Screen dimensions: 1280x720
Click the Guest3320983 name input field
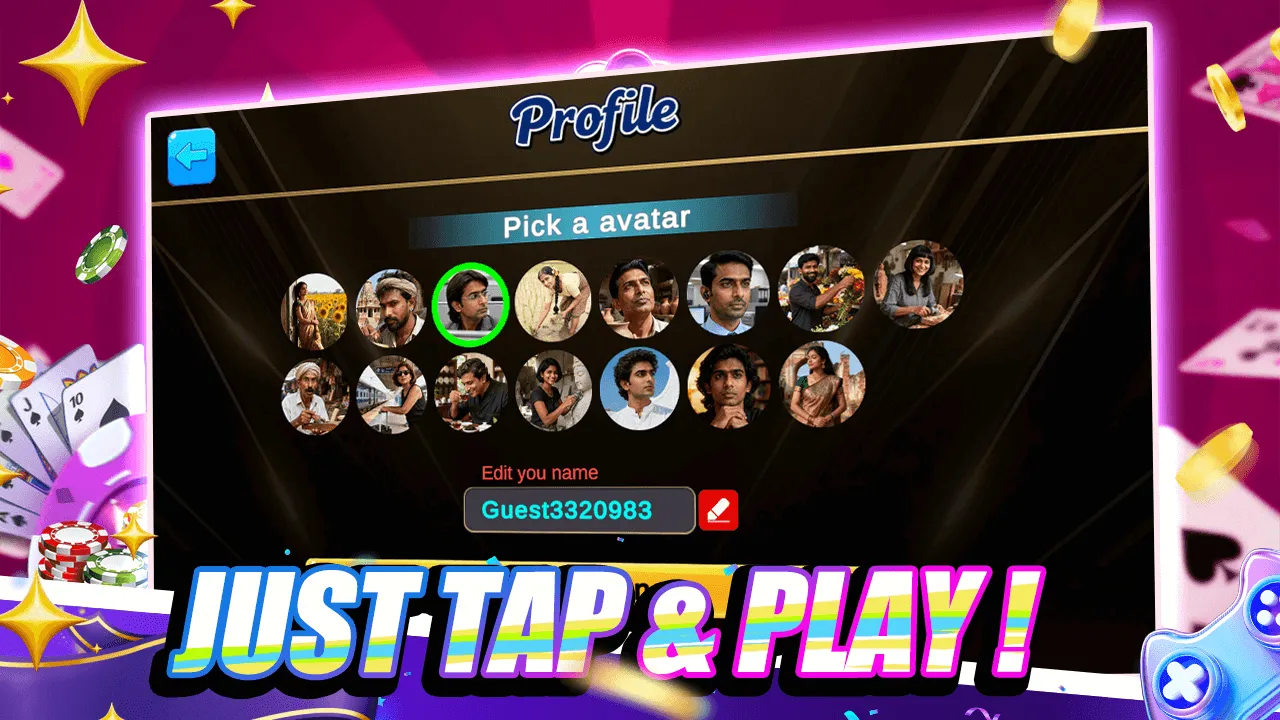tap(578, 511)
